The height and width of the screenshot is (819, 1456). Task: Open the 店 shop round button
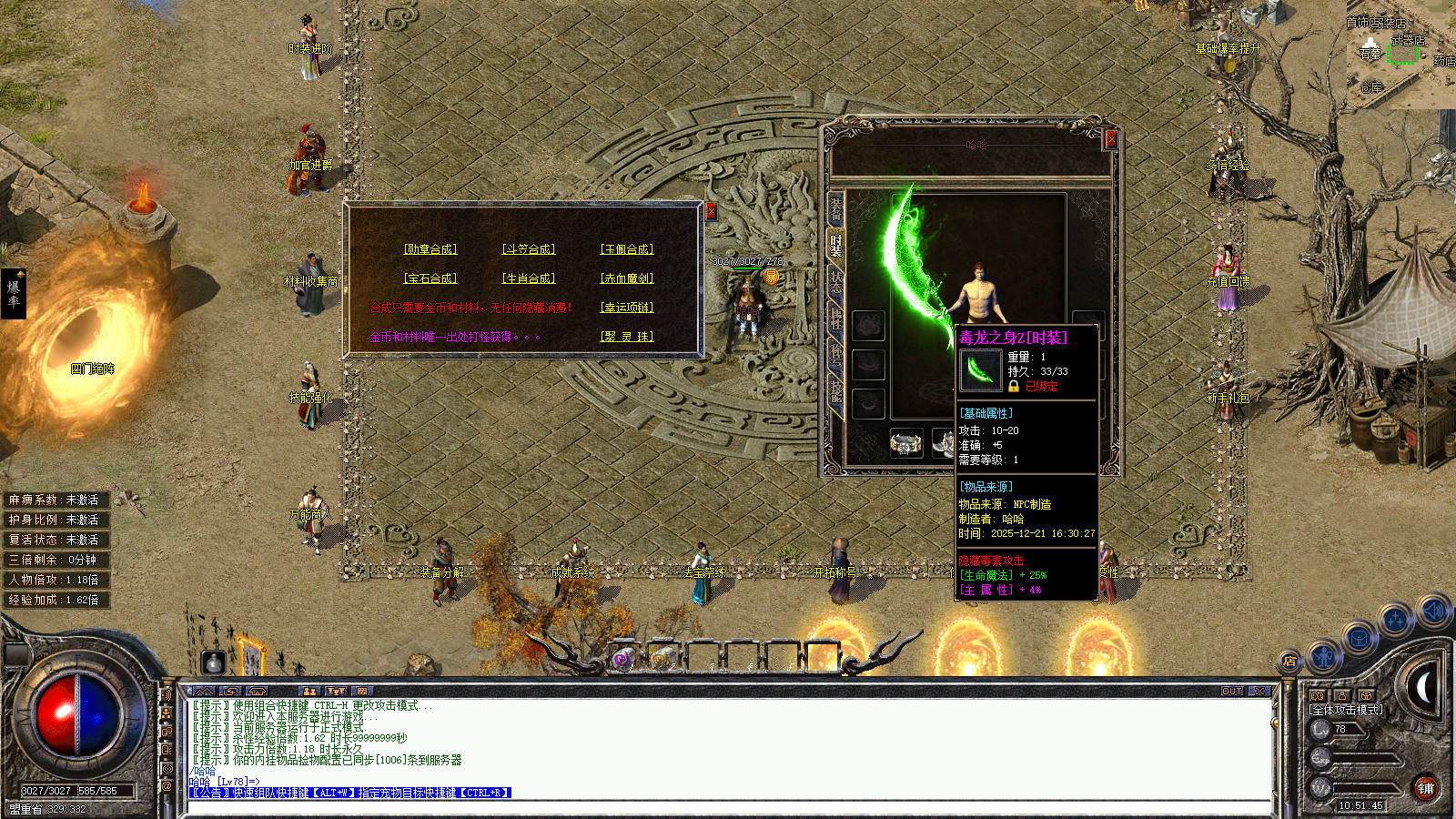click(x=1289, y=662)
